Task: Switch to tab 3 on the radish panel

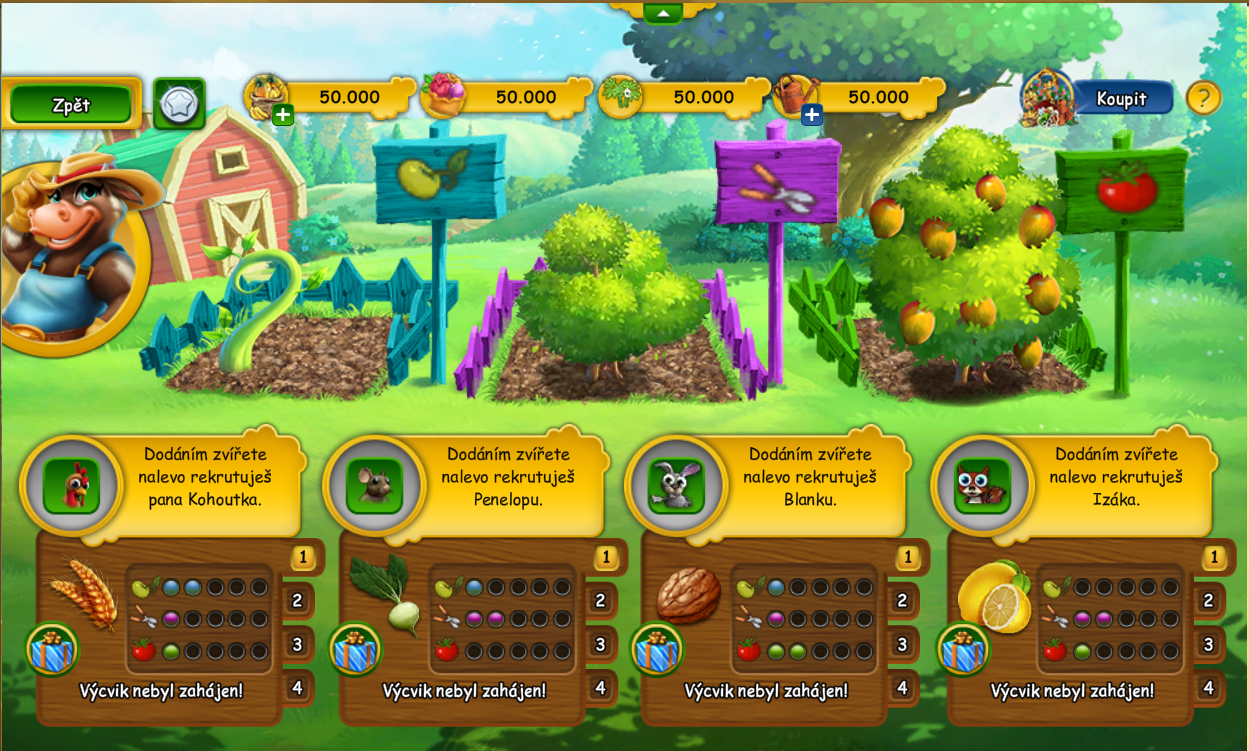Action: point(600,644)
